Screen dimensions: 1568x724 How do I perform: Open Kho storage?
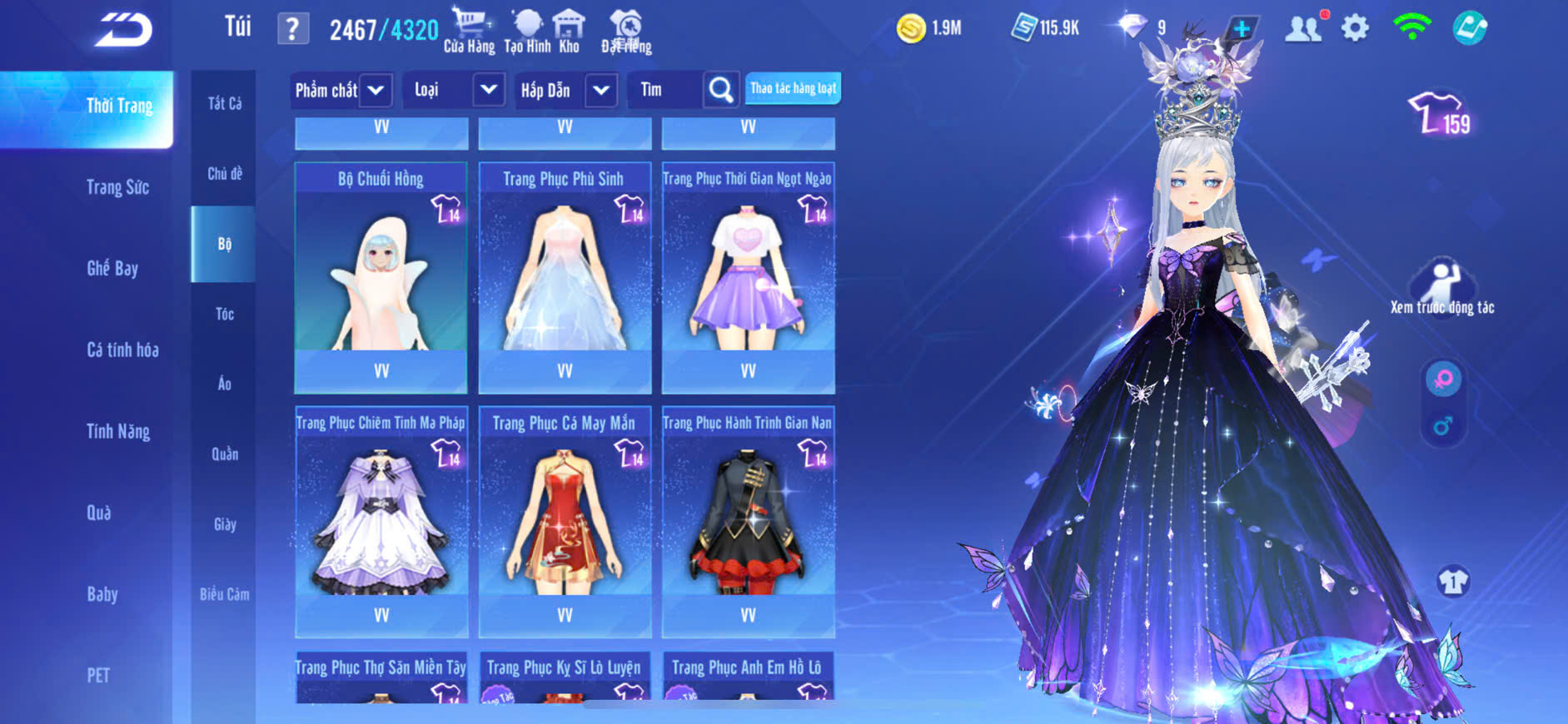(x=569, y=31)
